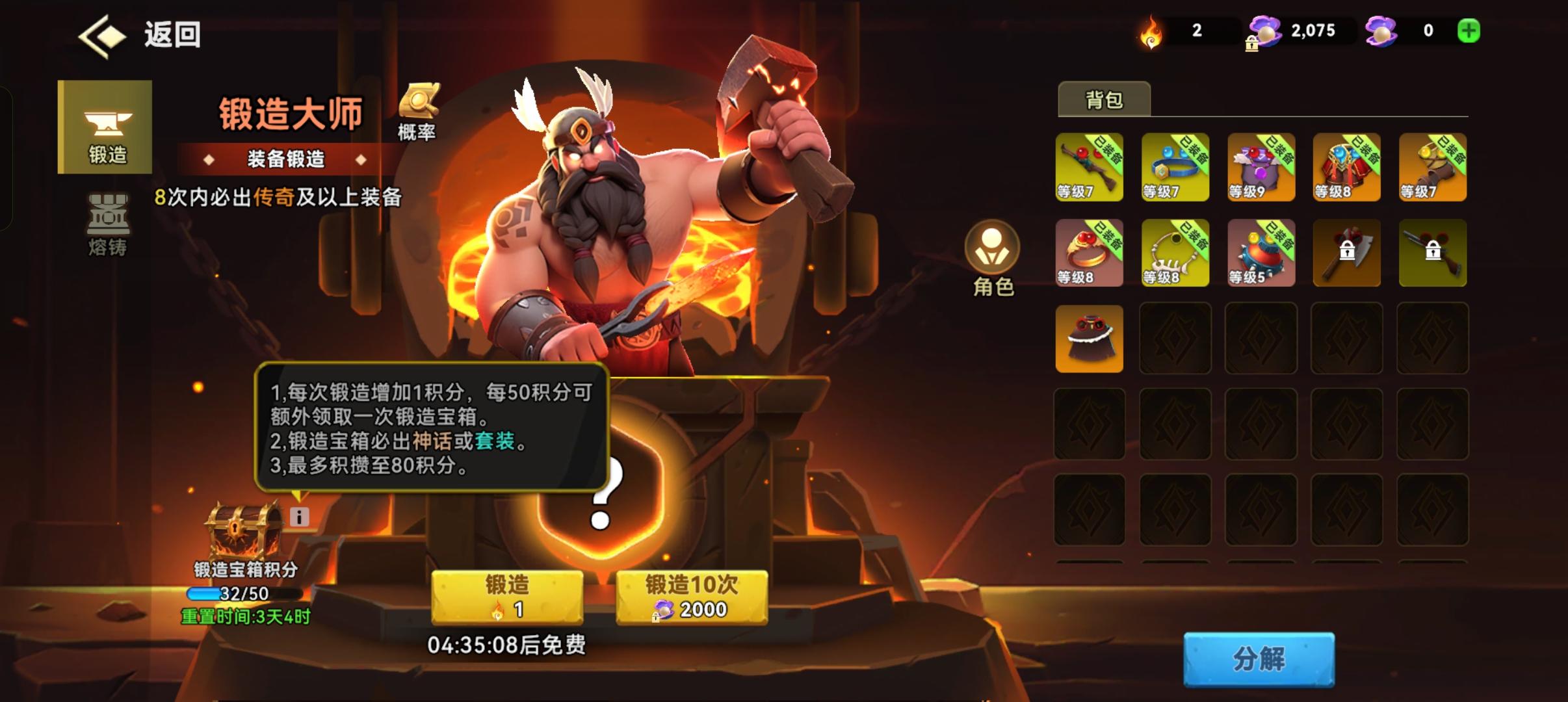Open the 等级9 bag item details

pyautogui.click(x=1261, y=168)
